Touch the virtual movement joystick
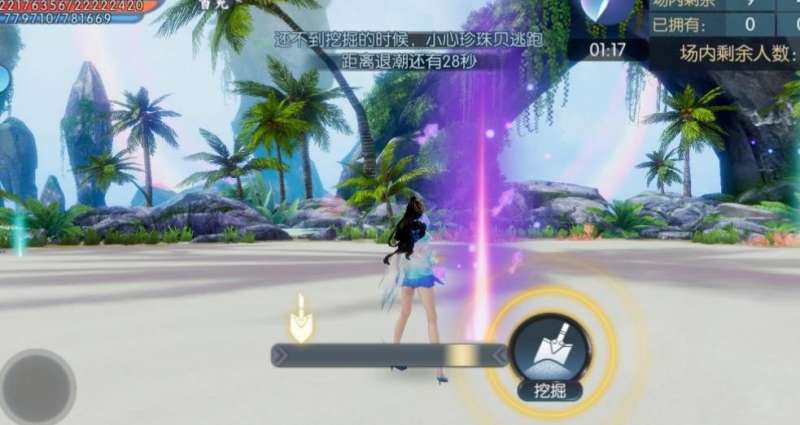800x425 pixels. point(38,387)
